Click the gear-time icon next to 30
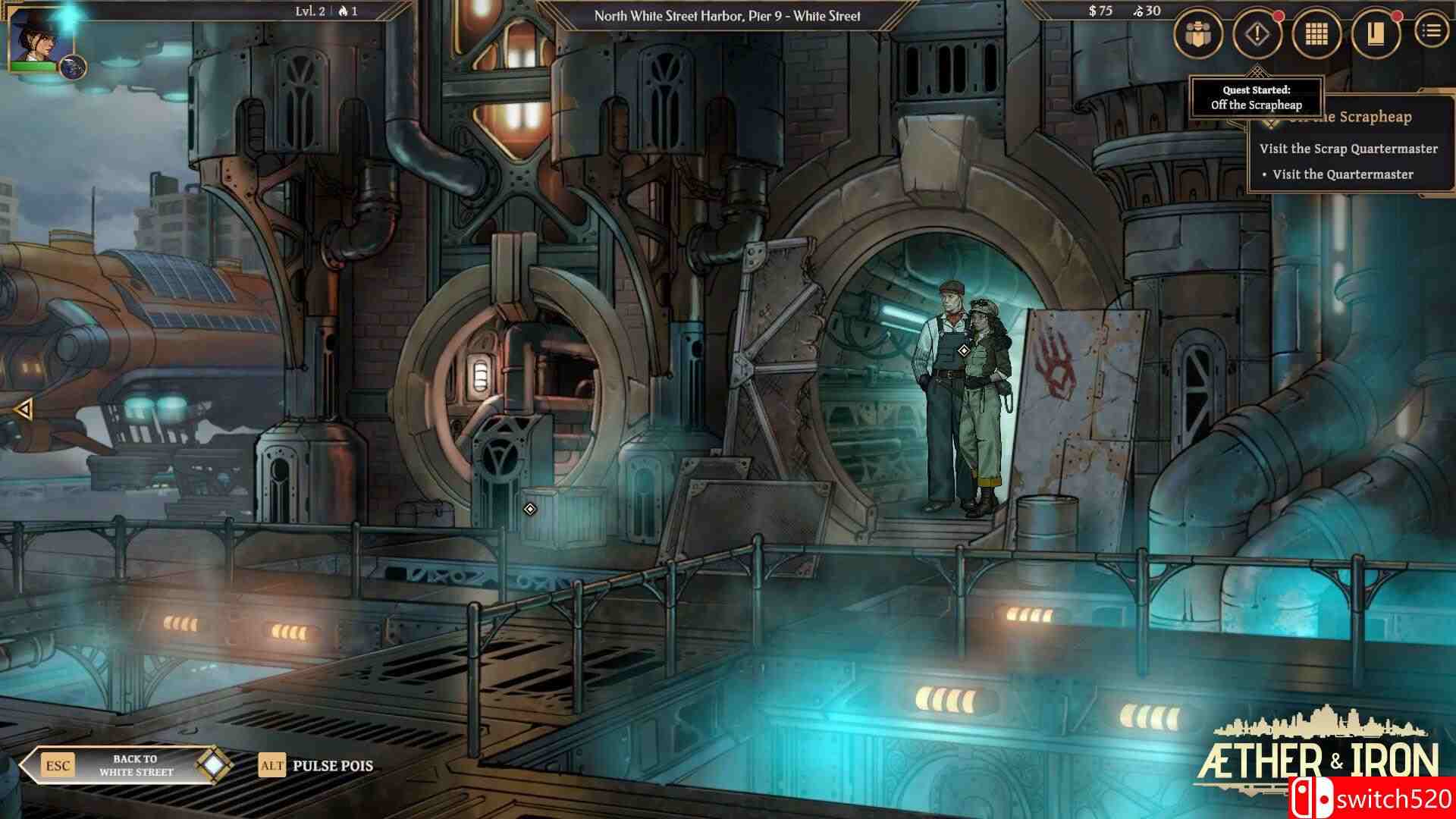Image resolution: width=1456 pixels, height=819 pixels. (1137, 11)
